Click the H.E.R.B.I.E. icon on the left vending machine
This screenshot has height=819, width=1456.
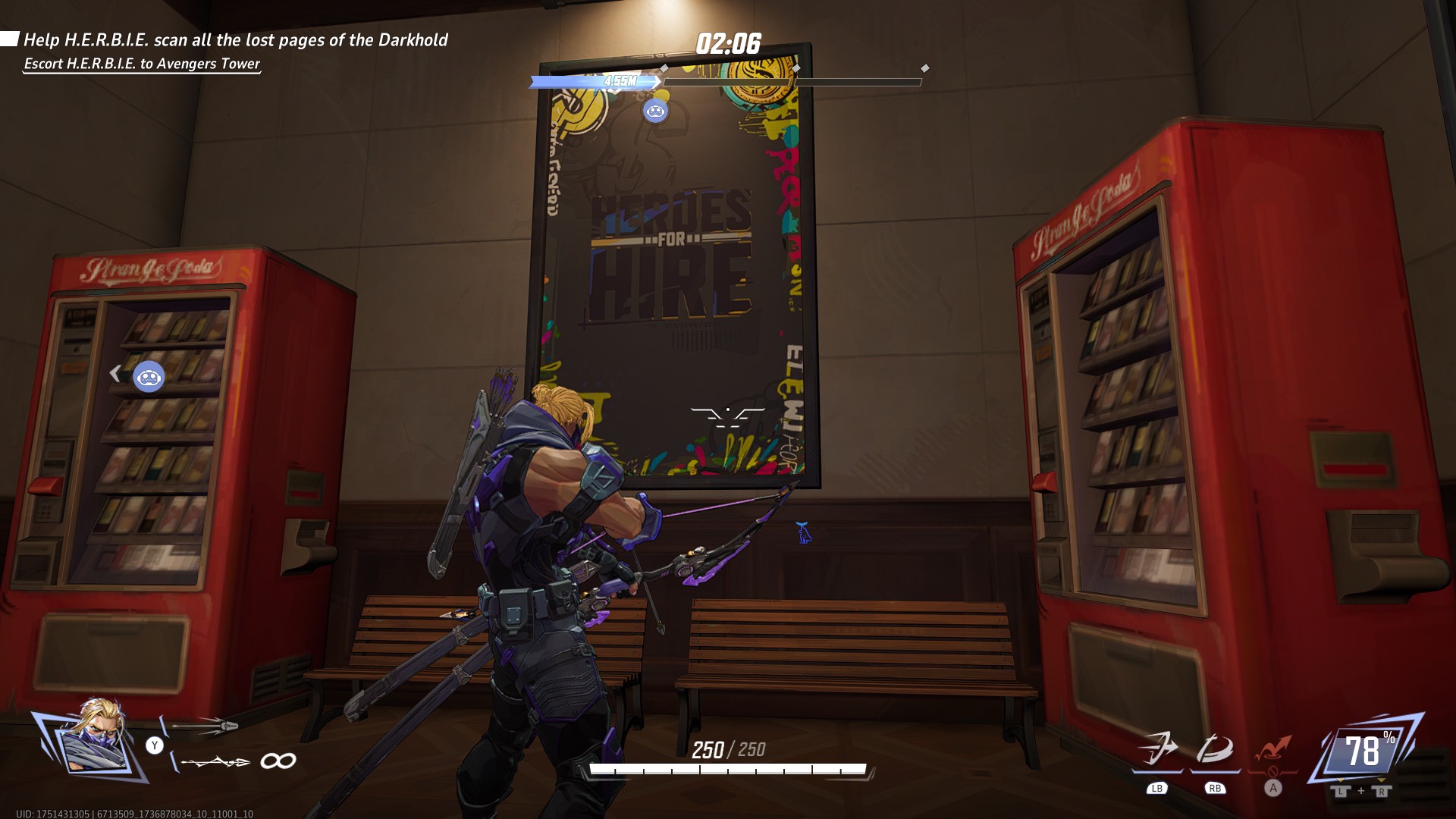[149, 375]
